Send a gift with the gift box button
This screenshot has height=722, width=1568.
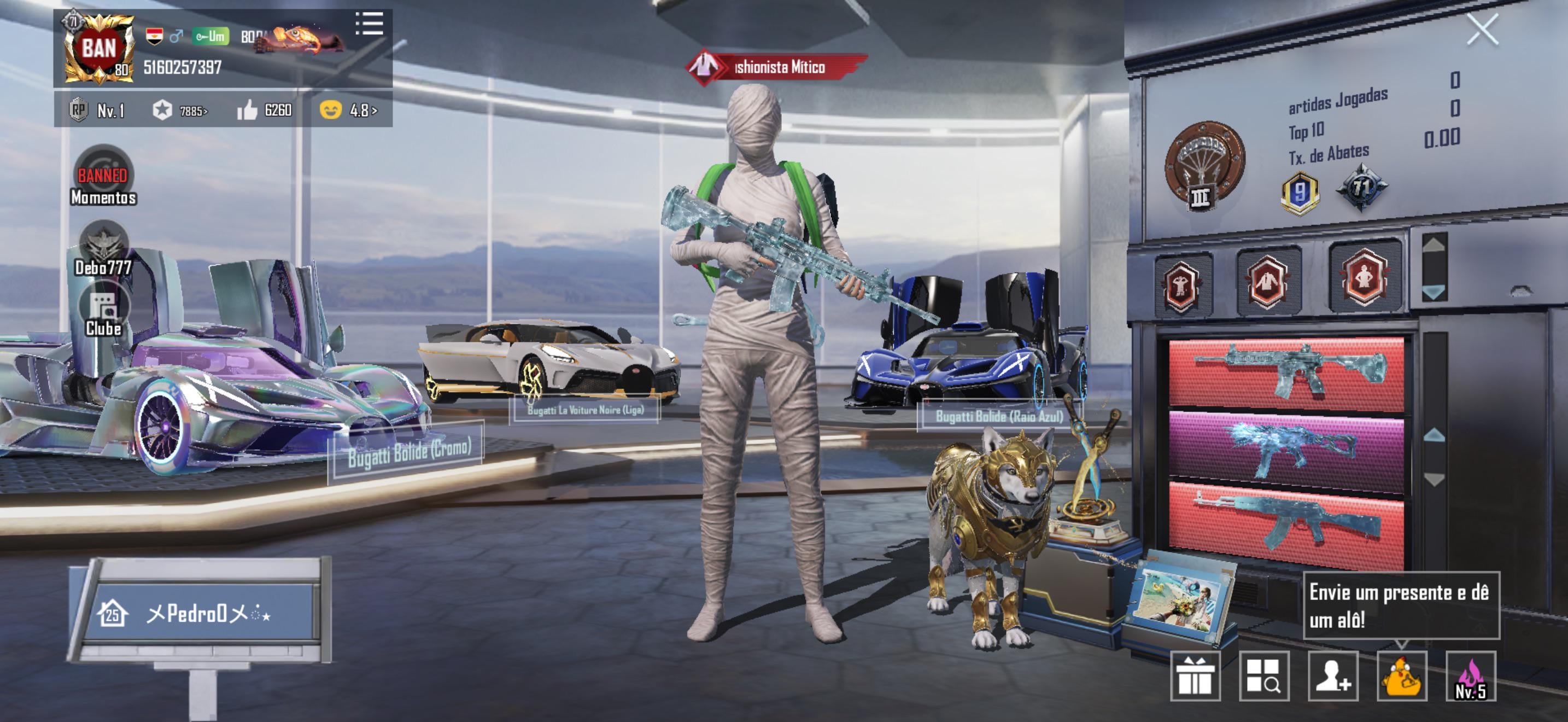click(1195, 676)
